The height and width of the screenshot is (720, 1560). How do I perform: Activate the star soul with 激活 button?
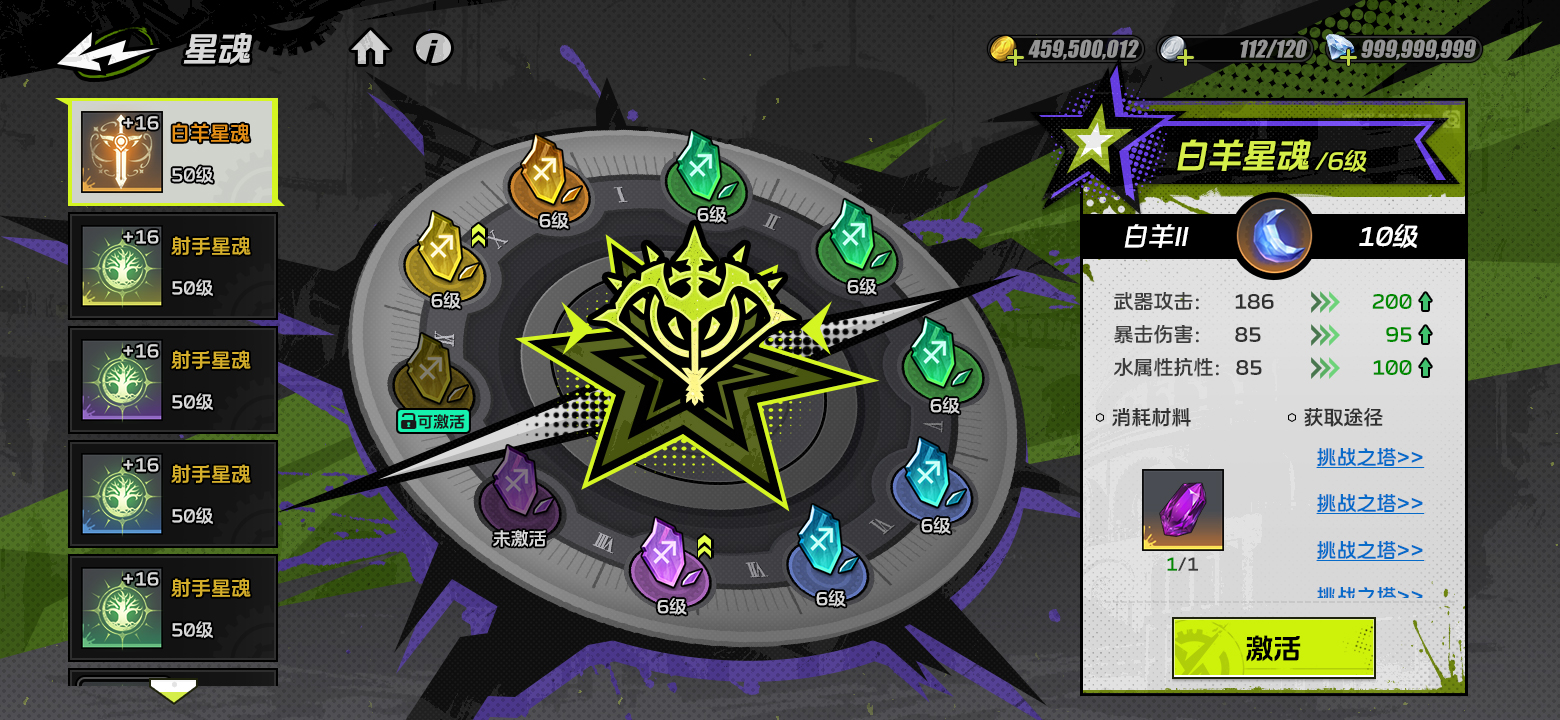(1273, 648)
